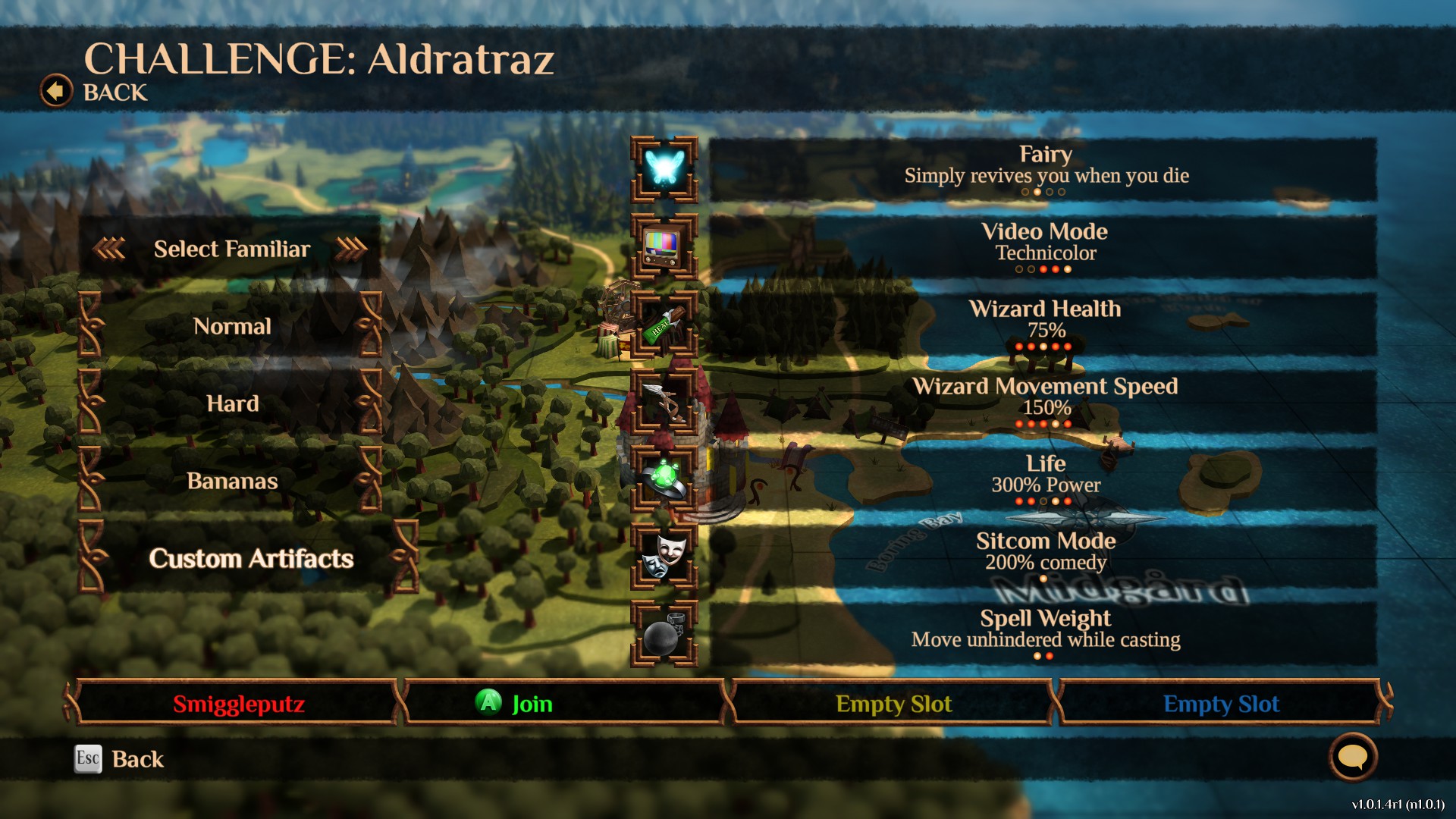
Task: Choose Normal difficulty
Action: point(231,326)
